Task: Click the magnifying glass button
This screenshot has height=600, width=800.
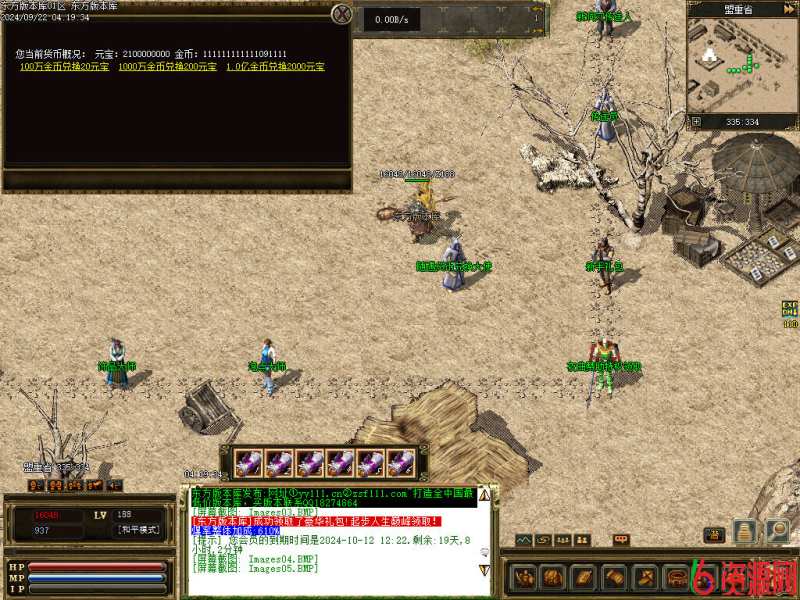Action: coord(777,531)
